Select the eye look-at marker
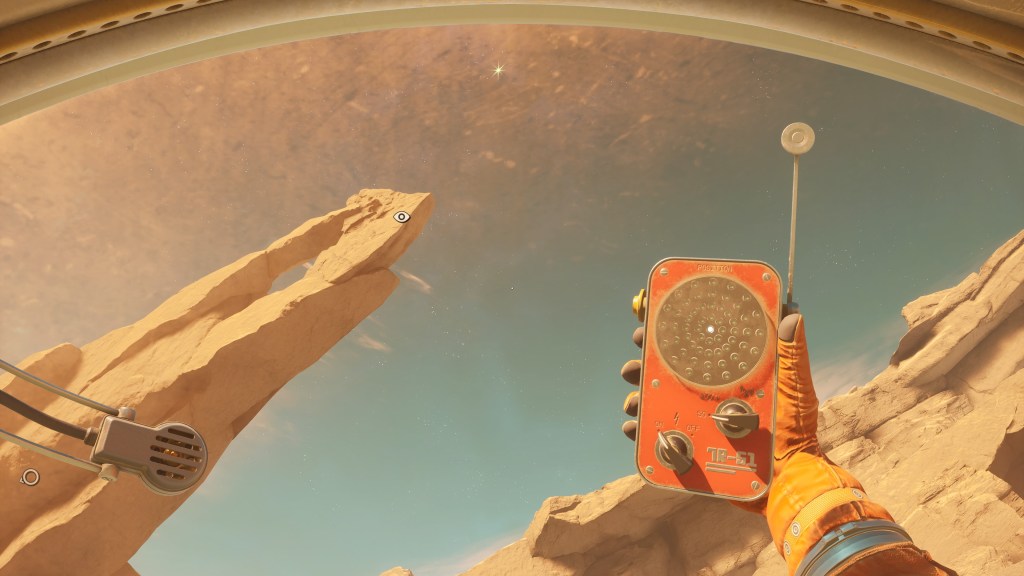This screenshot has width=1024, height=576. point(401,216)
